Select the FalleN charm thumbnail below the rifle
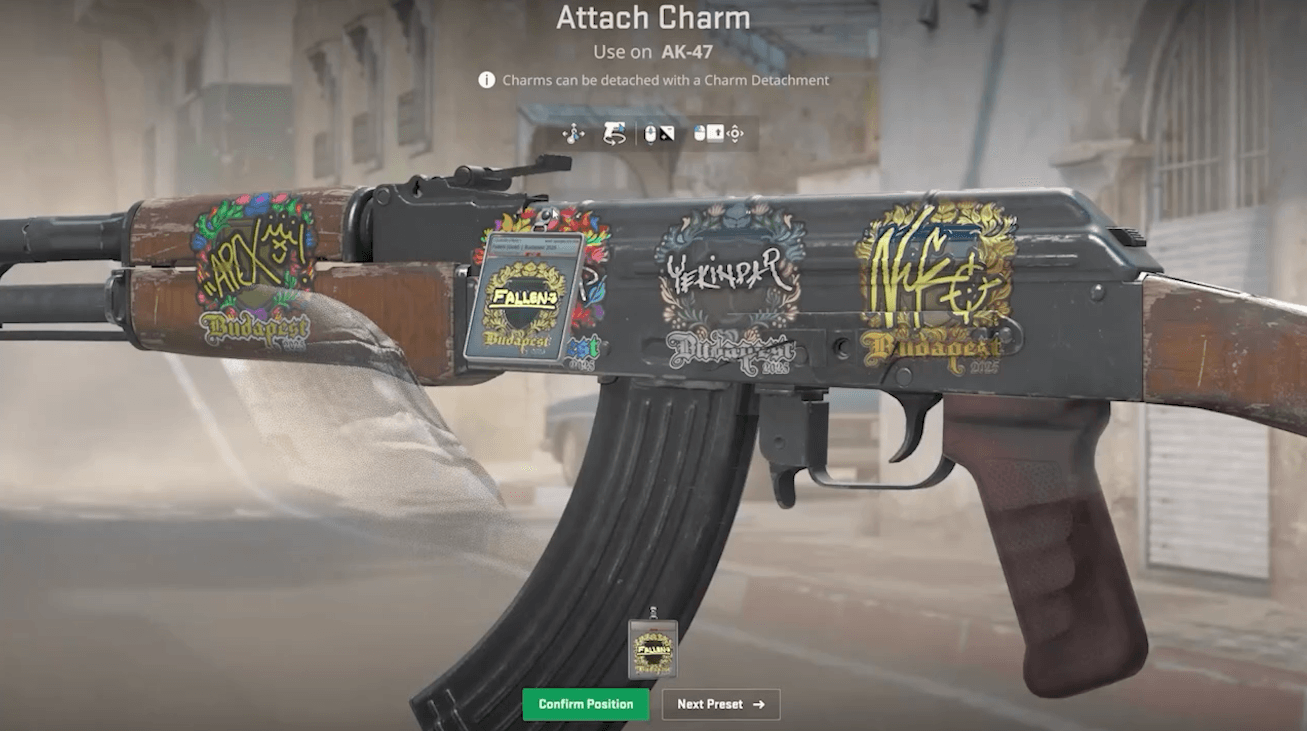1307x731 pixels. (654, 650)
